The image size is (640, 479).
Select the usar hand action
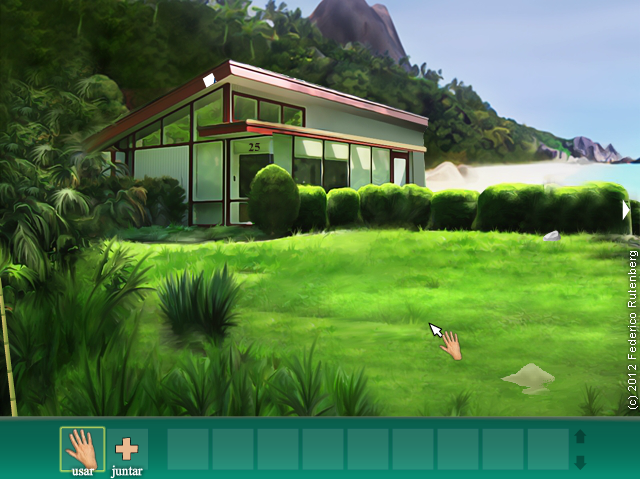pos(82,449)
